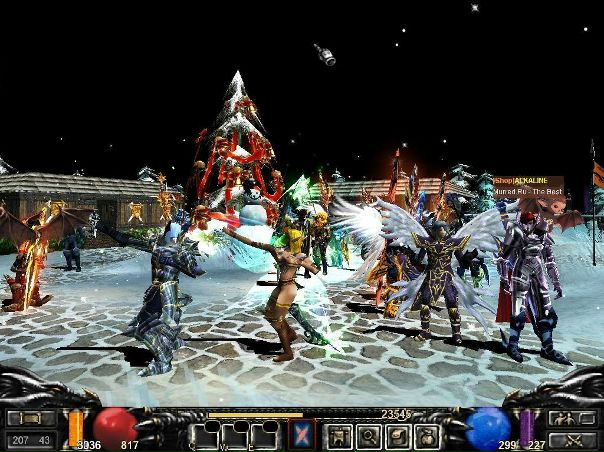The height and width of the screenshot is (452, 604).
Task: Select the Q quick item slot
Action: click(206, 436)
